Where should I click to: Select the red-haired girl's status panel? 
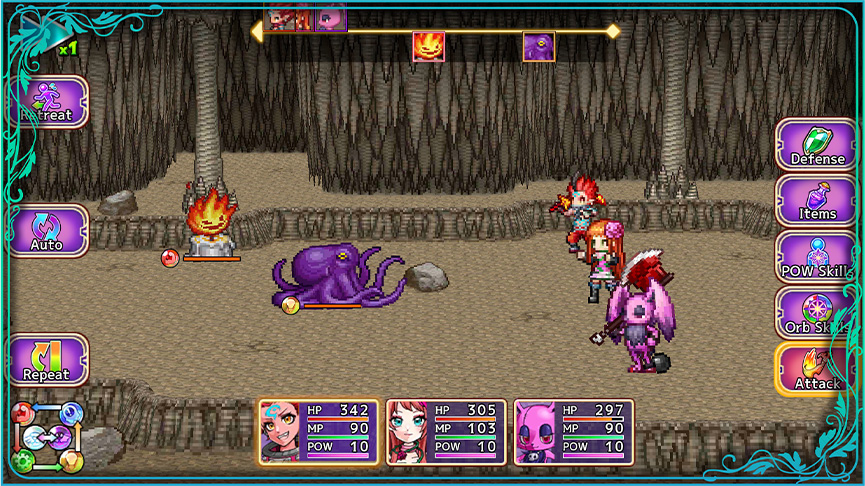click(x=446, y=432)
